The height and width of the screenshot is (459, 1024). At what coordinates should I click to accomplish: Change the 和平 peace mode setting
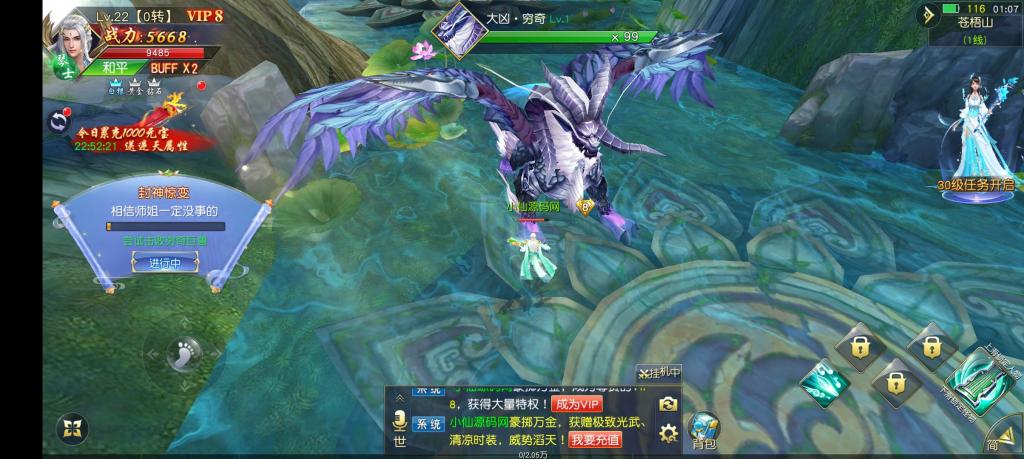coord(116,67)
